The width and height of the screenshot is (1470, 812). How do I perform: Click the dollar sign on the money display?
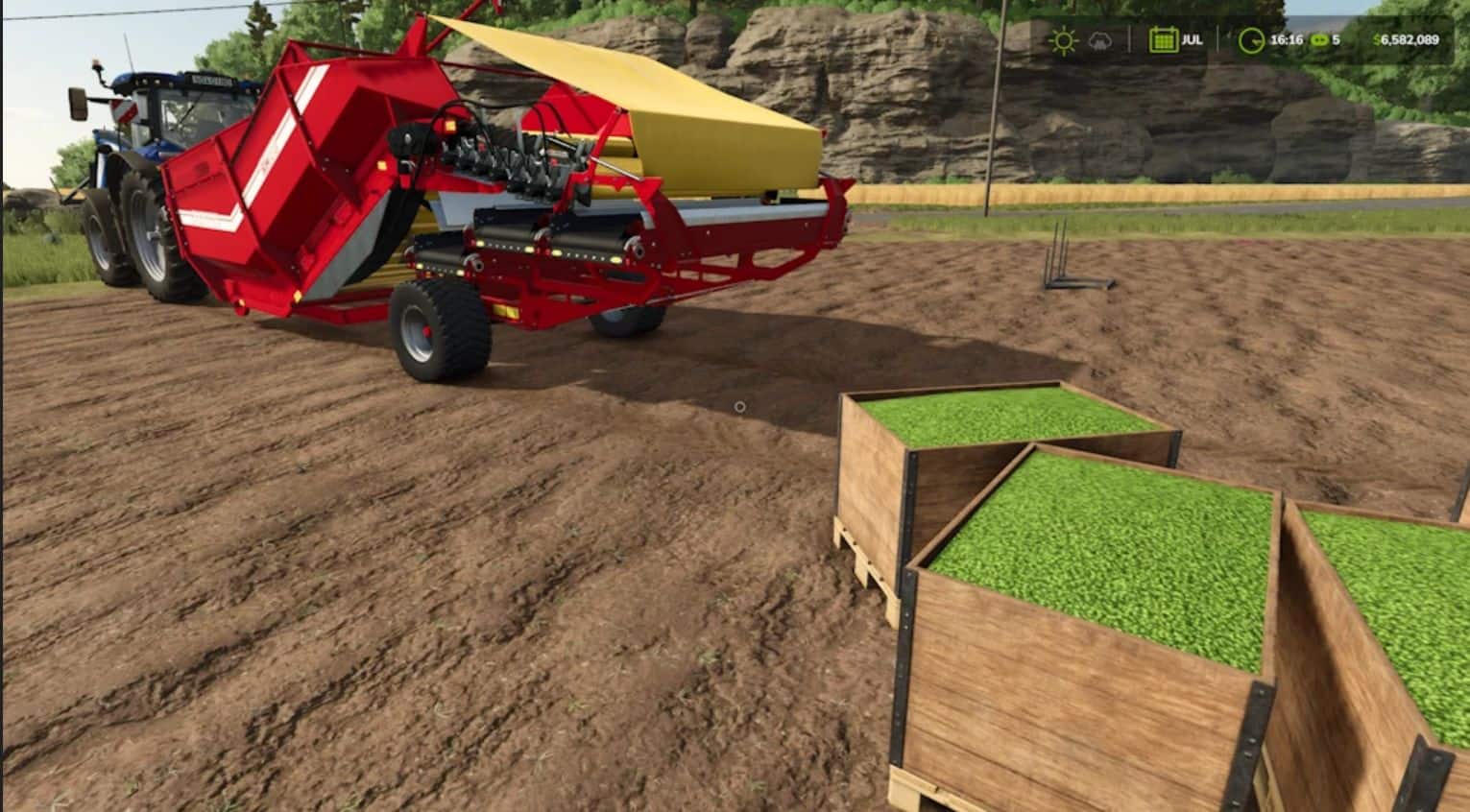click(1377, 40)
